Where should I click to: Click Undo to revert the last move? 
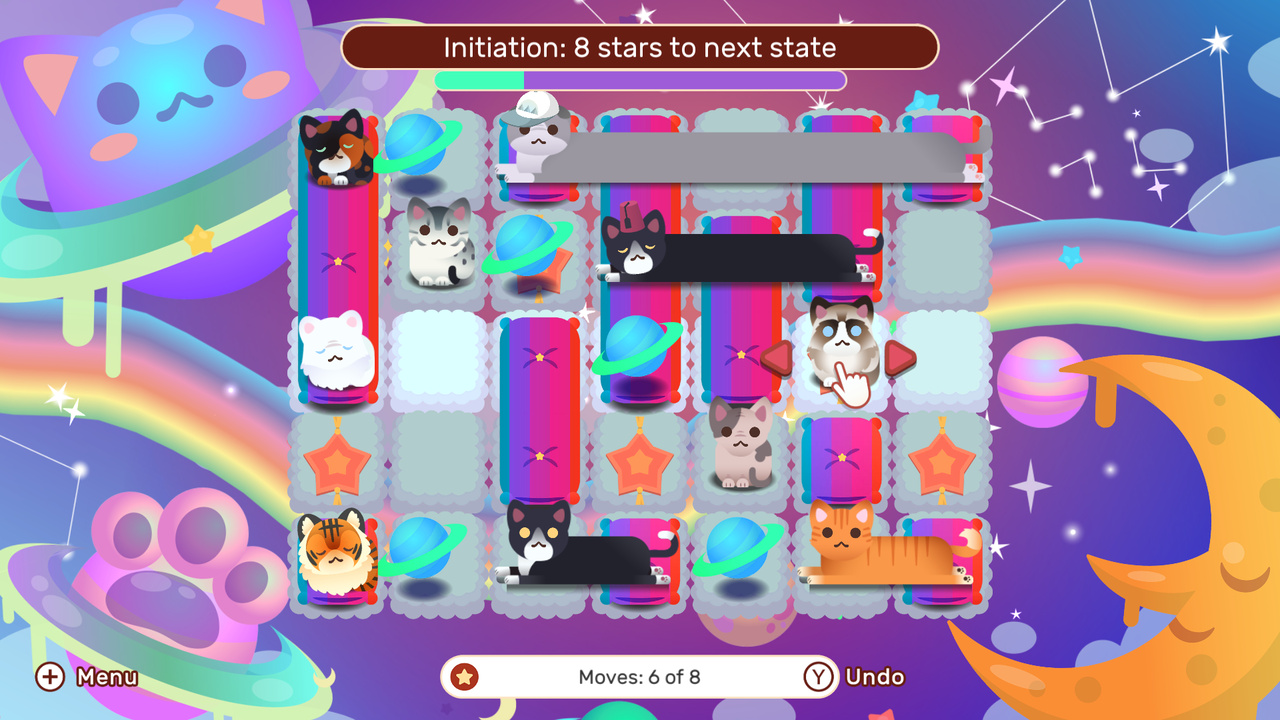(x=875, y=676)
